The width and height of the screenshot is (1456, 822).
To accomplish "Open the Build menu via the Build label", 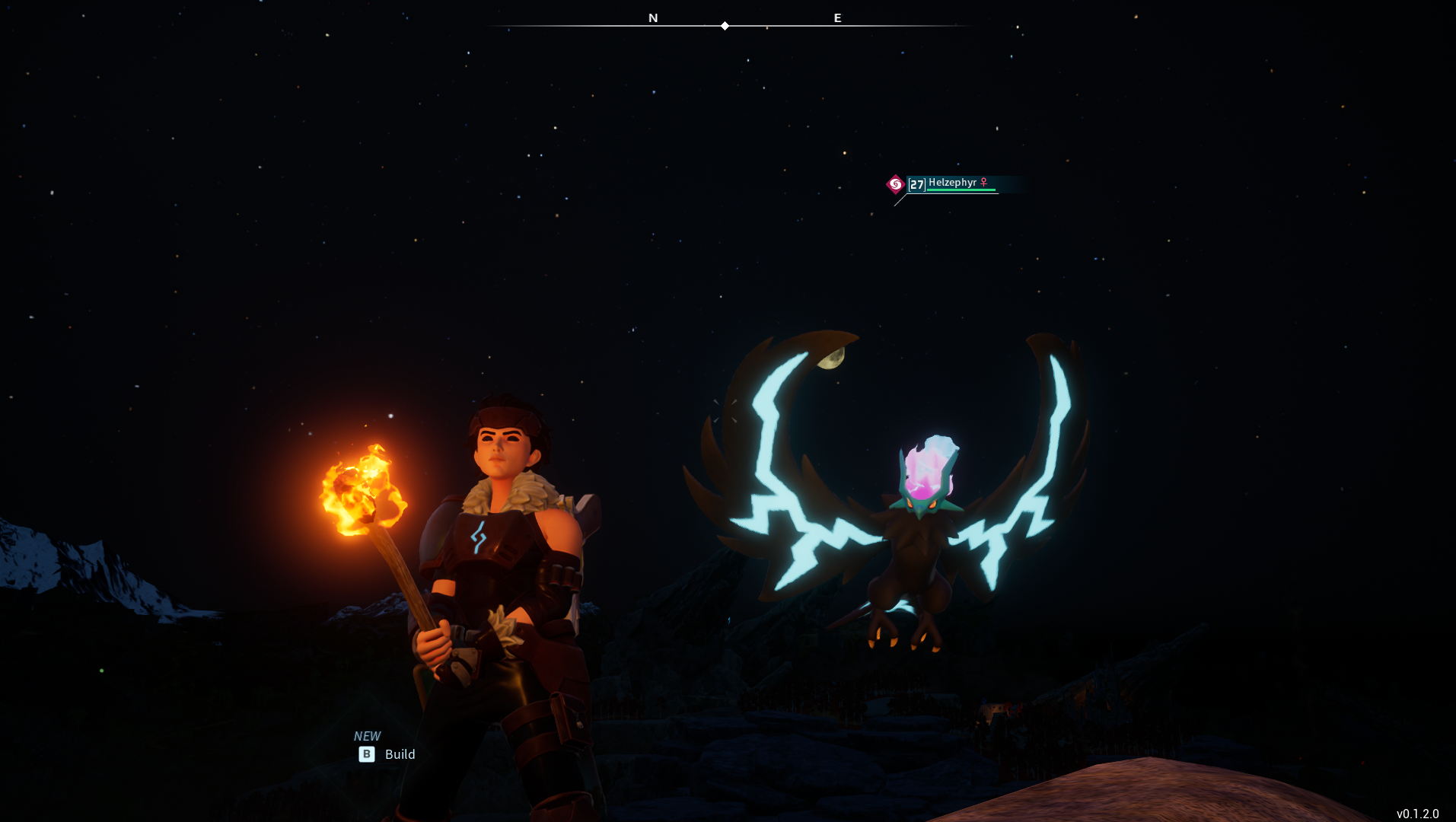I will 400,754.
